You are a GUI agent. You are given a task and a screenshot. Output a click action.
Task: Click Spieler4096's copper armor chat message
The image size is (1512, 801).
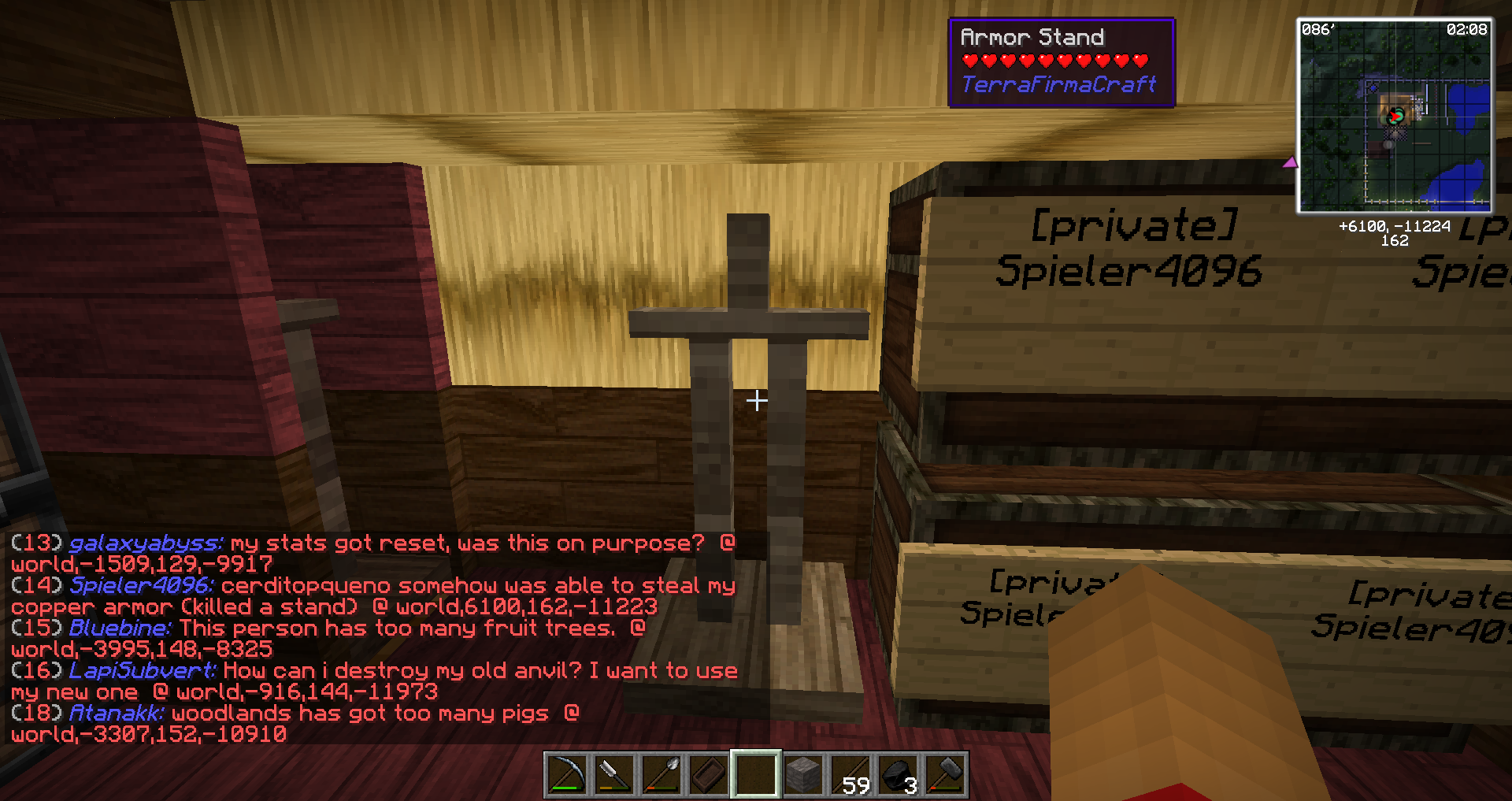pos(373,596)
